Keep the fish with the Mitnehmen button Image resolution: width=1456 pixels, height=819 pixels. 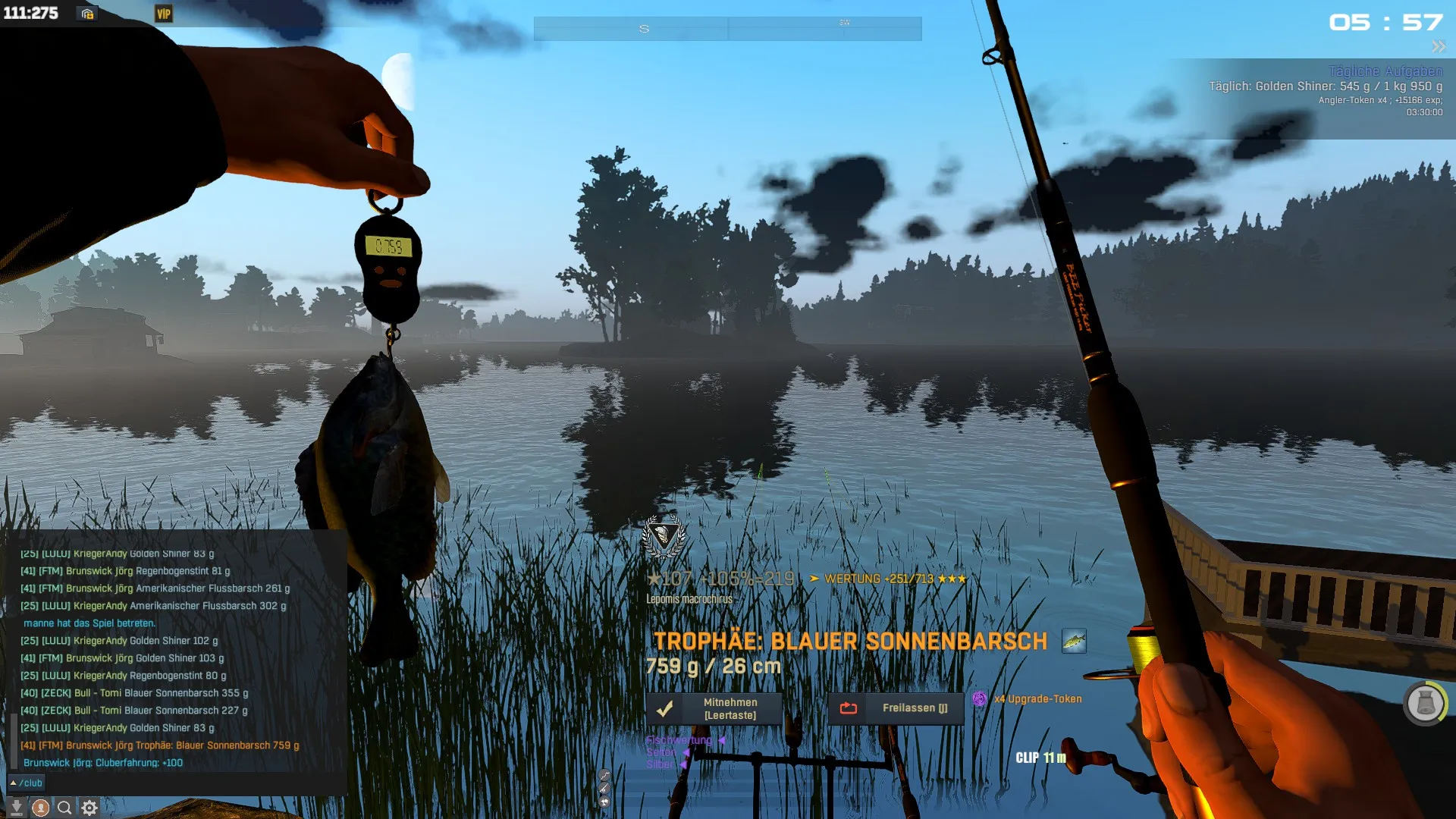[x=714, y=709]
